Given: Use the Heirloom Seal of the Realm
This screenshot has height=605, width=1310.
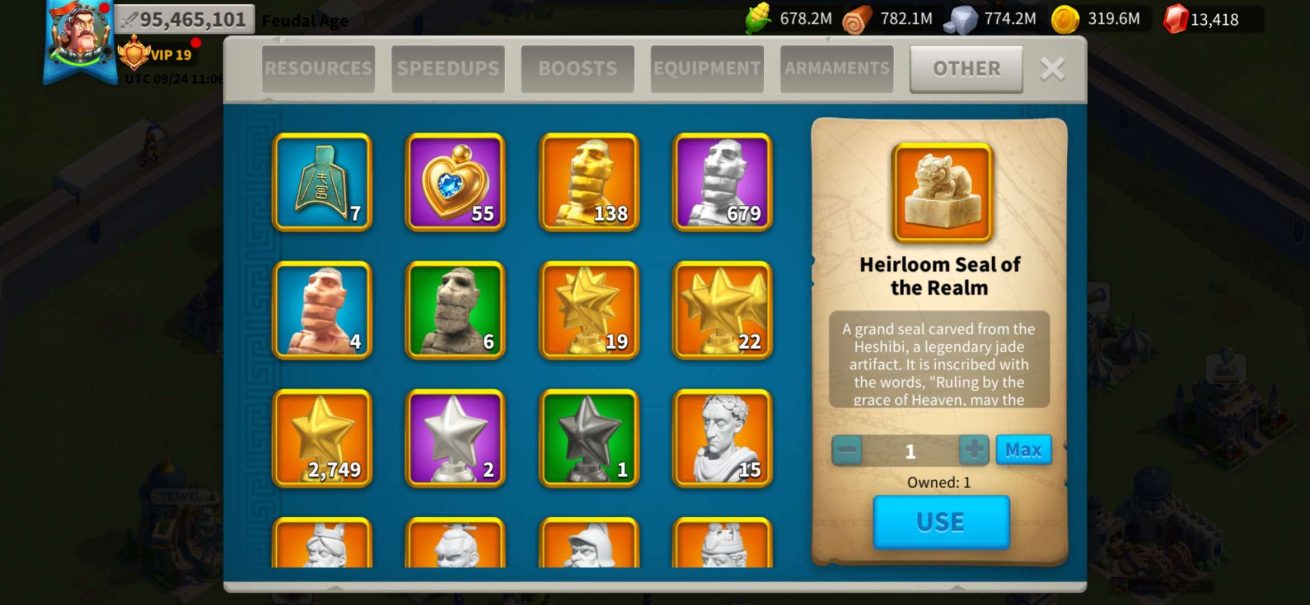Looking at the screenshot, I should (941, 522).
